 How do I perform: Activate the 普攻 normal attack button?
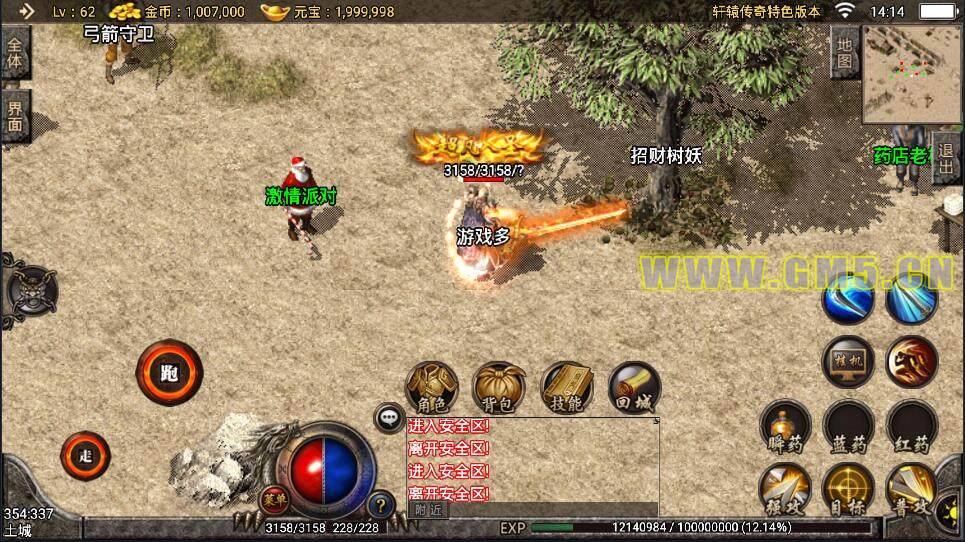tap(911, 490)
